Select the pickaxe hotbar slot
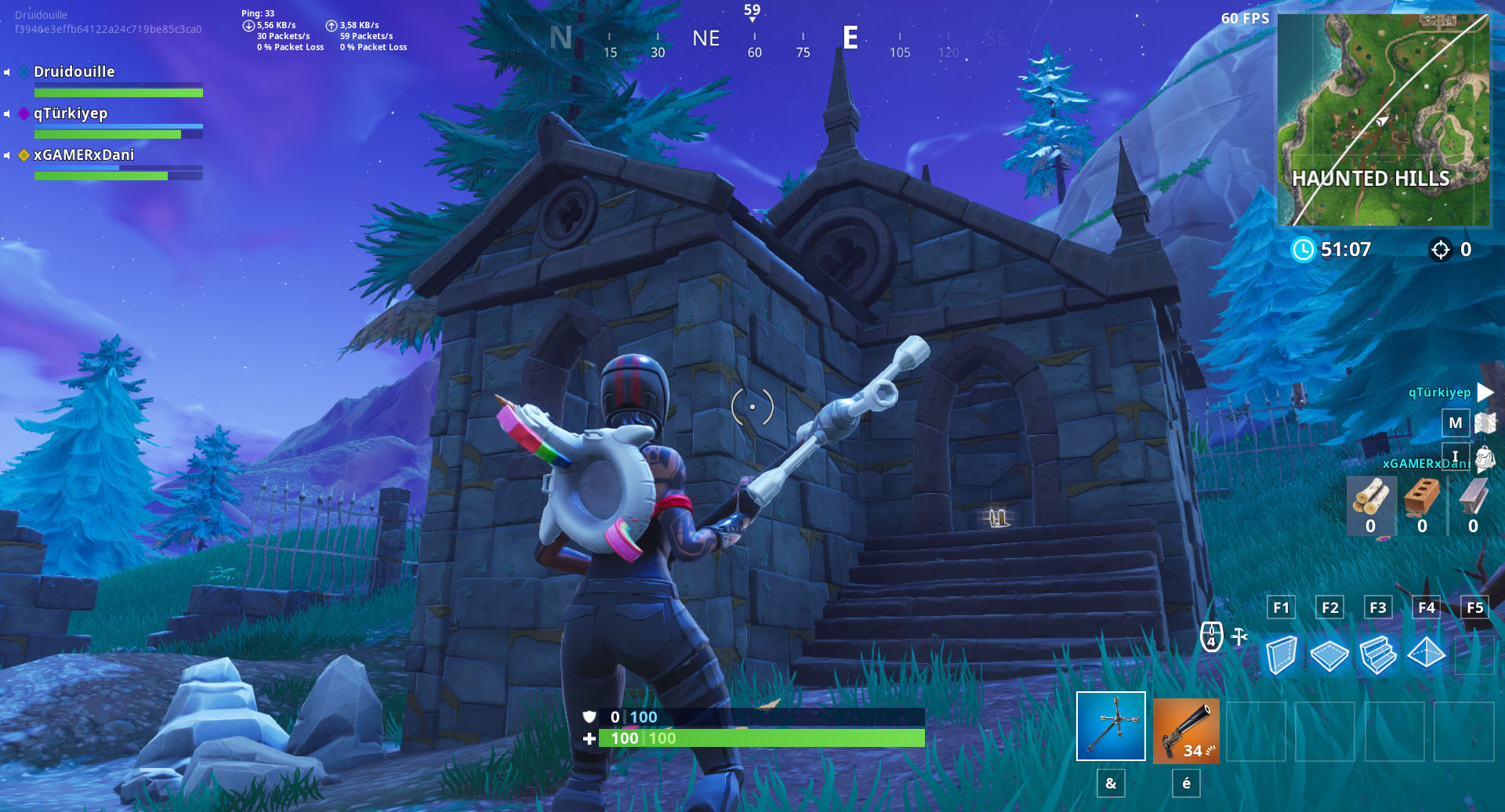This screenshot has width=1505, height=812. [x=1111, y=726]
